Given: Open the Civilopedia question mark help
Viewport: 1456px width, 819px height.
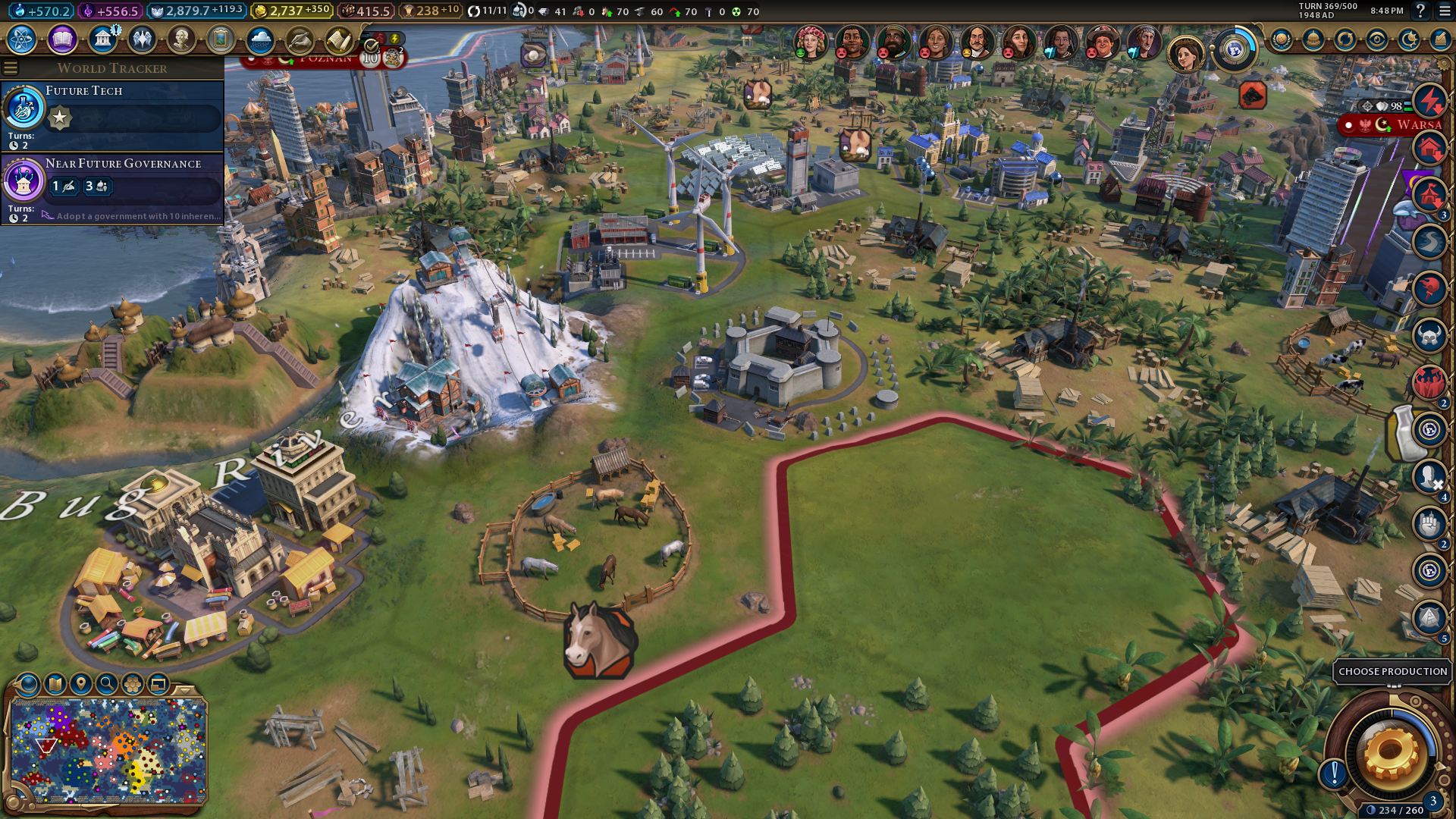Looking at the screenshot, I should [1420, 11].
